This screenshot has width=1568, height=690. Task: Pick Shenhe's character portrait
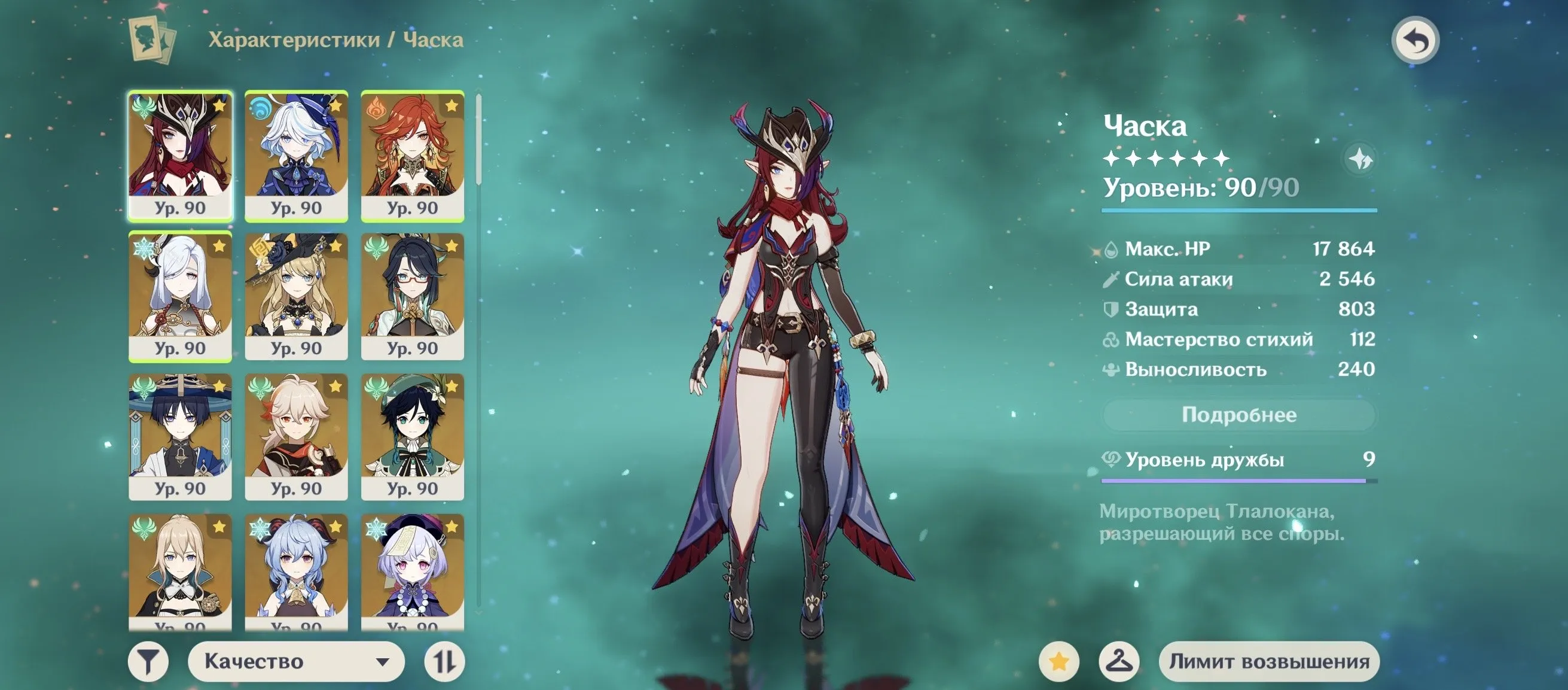coord(180,296)
